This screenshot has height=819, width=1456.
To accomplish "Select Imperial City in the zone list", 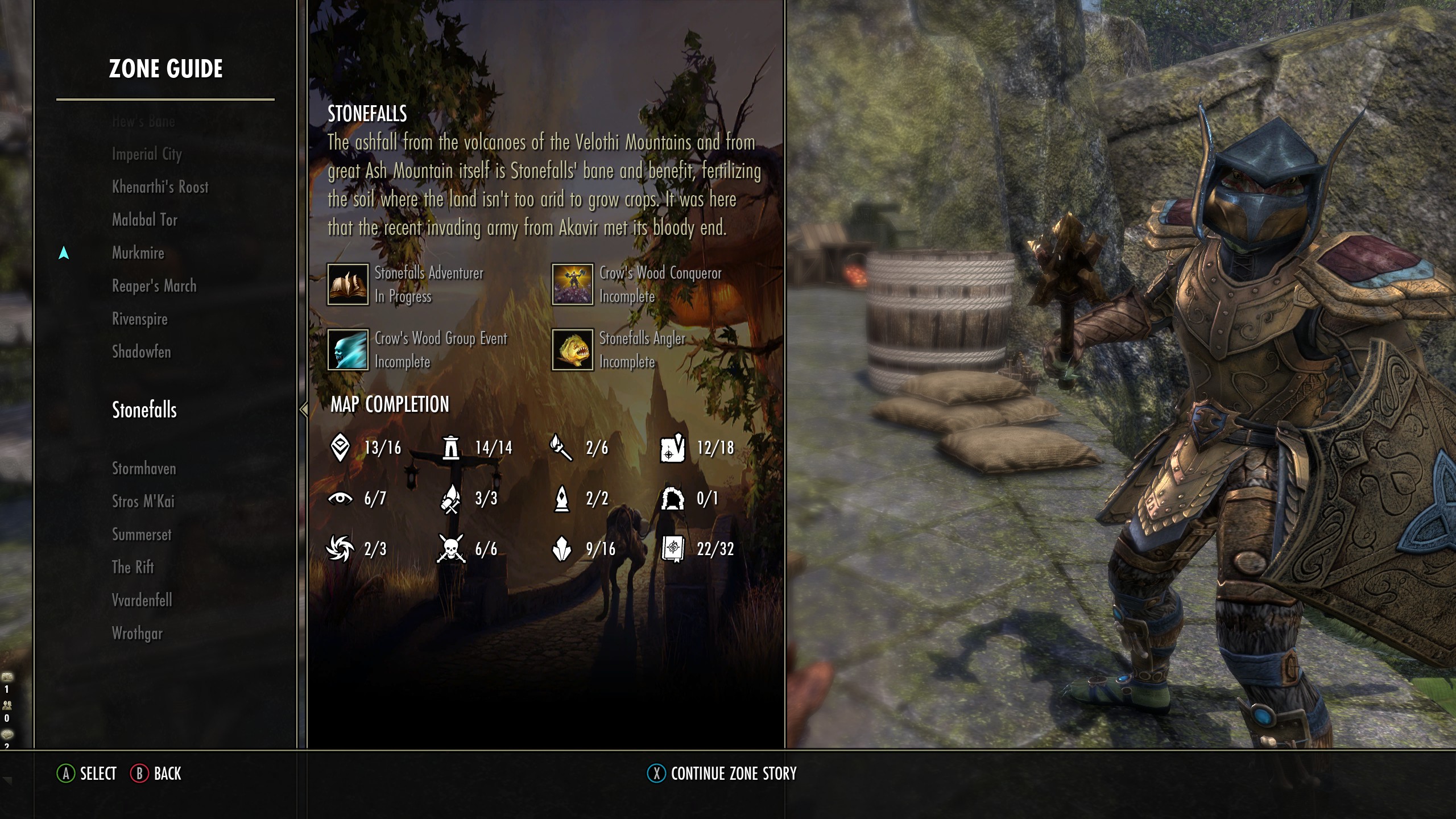I will pyautogui.click(x=147, y=154).
